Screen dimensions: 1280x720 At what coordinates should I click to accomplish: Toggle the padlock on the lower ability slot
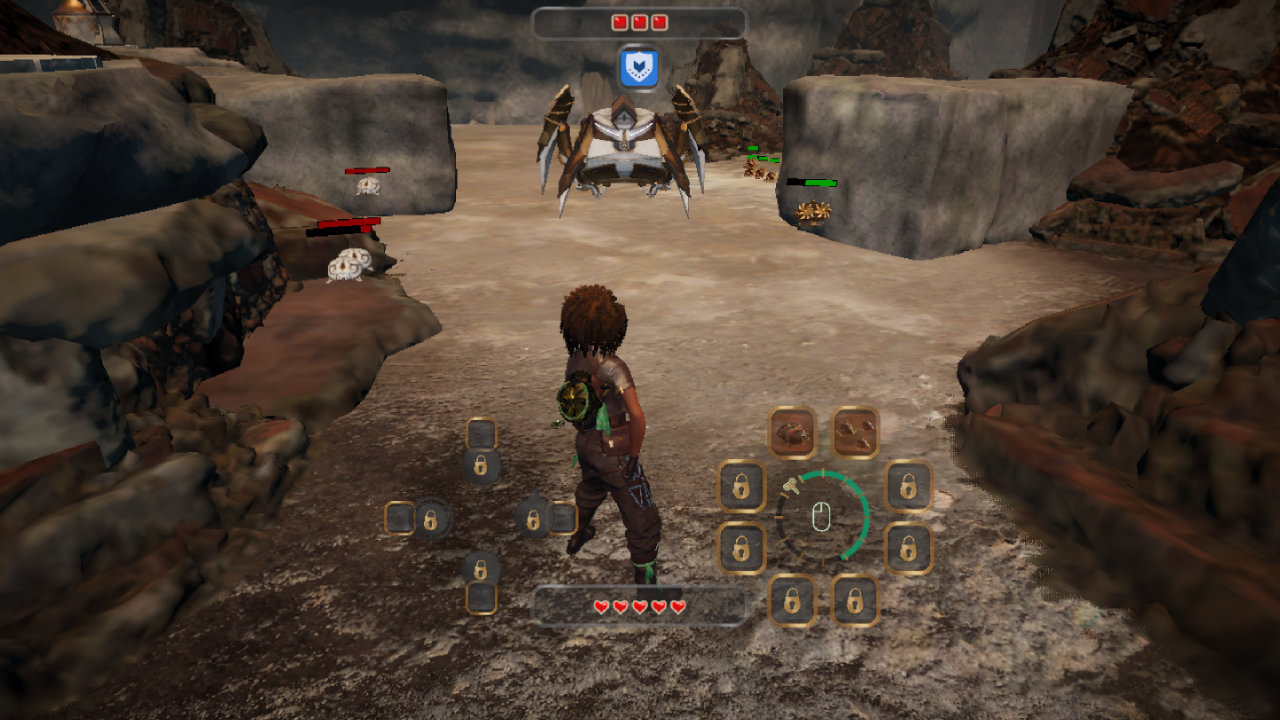[x=480, y=568]
